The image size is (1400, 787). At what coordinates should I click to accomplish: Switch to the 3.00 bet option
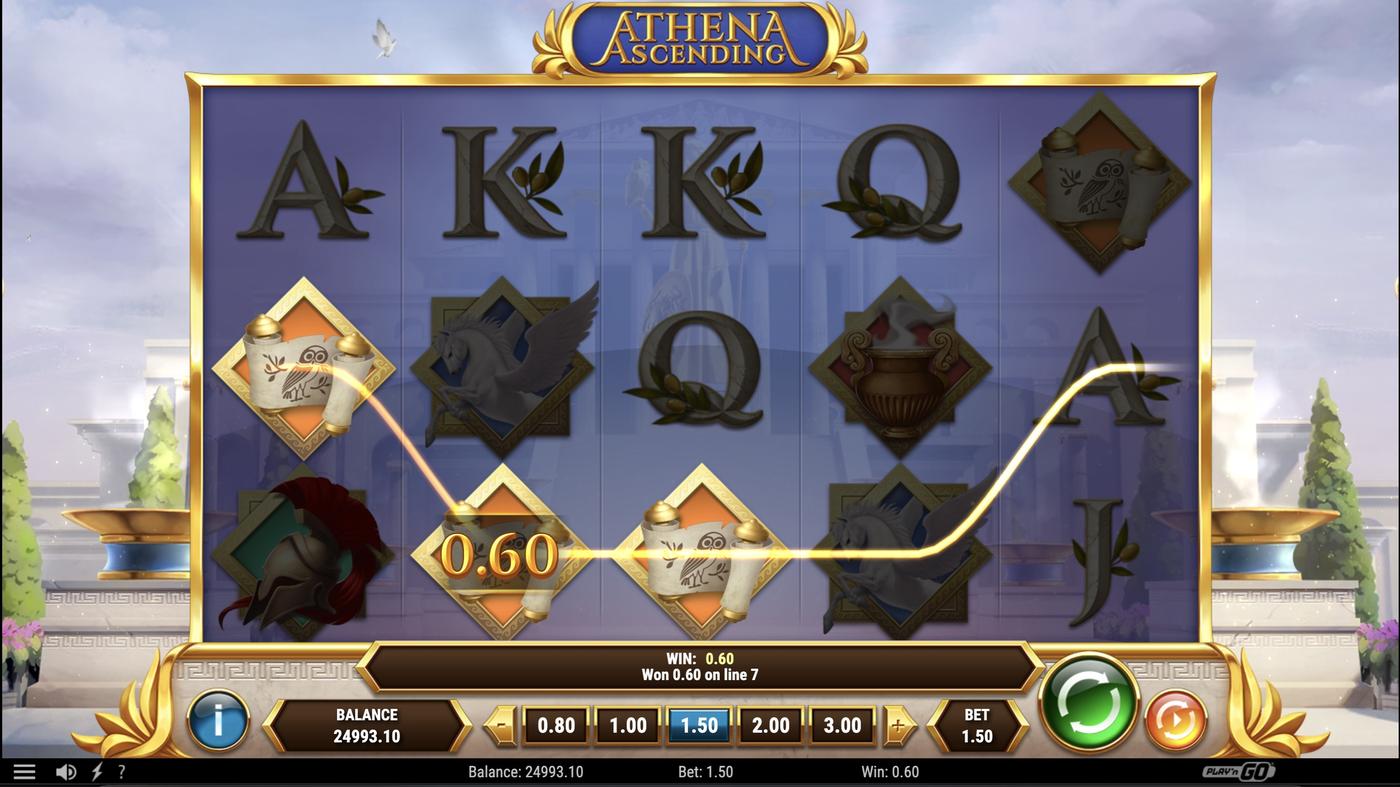click(x=841, y=723)
